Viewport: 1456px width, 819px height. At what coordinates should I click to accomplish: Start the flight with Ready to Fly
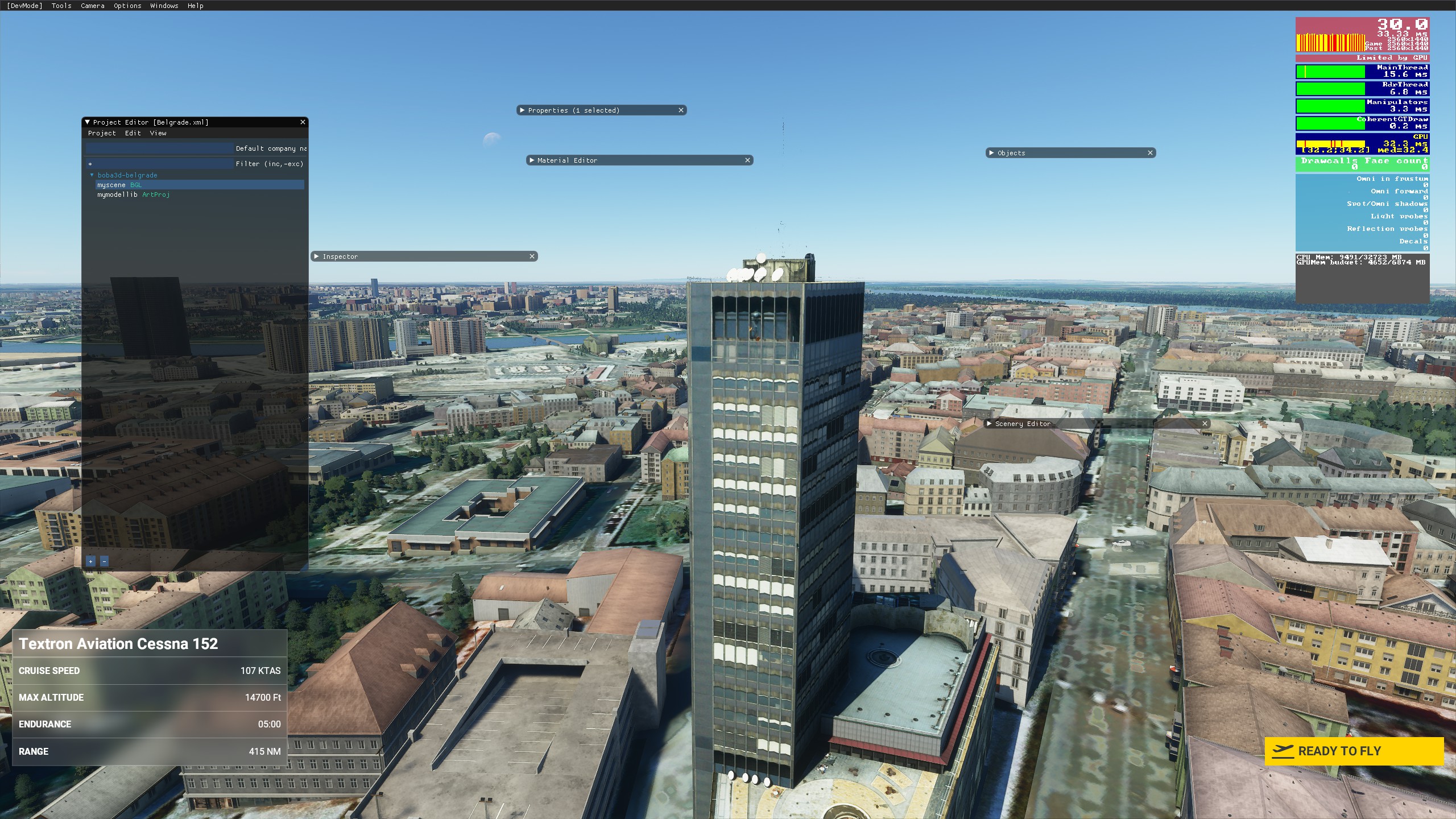(x=1354, y=751)
